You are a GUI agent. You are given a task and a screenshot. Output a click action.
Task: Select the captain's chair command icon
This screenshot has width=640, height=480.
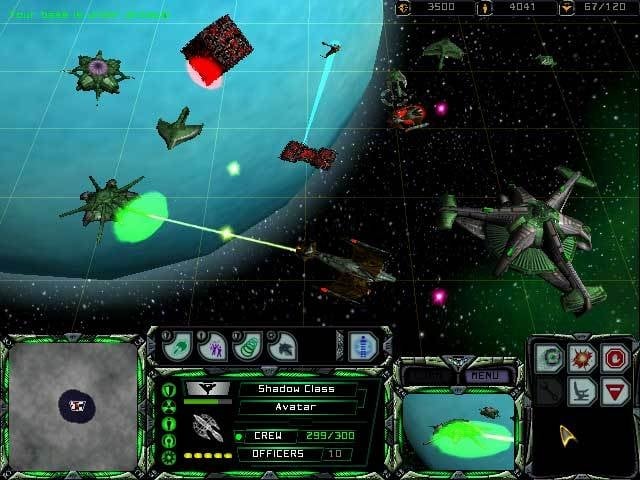(580, 390)
